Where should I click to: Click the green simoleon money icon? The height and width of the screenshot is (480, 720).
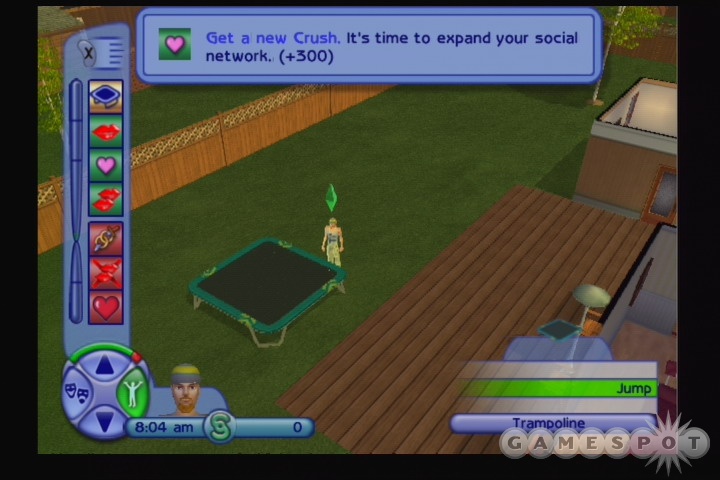[219, 427]
